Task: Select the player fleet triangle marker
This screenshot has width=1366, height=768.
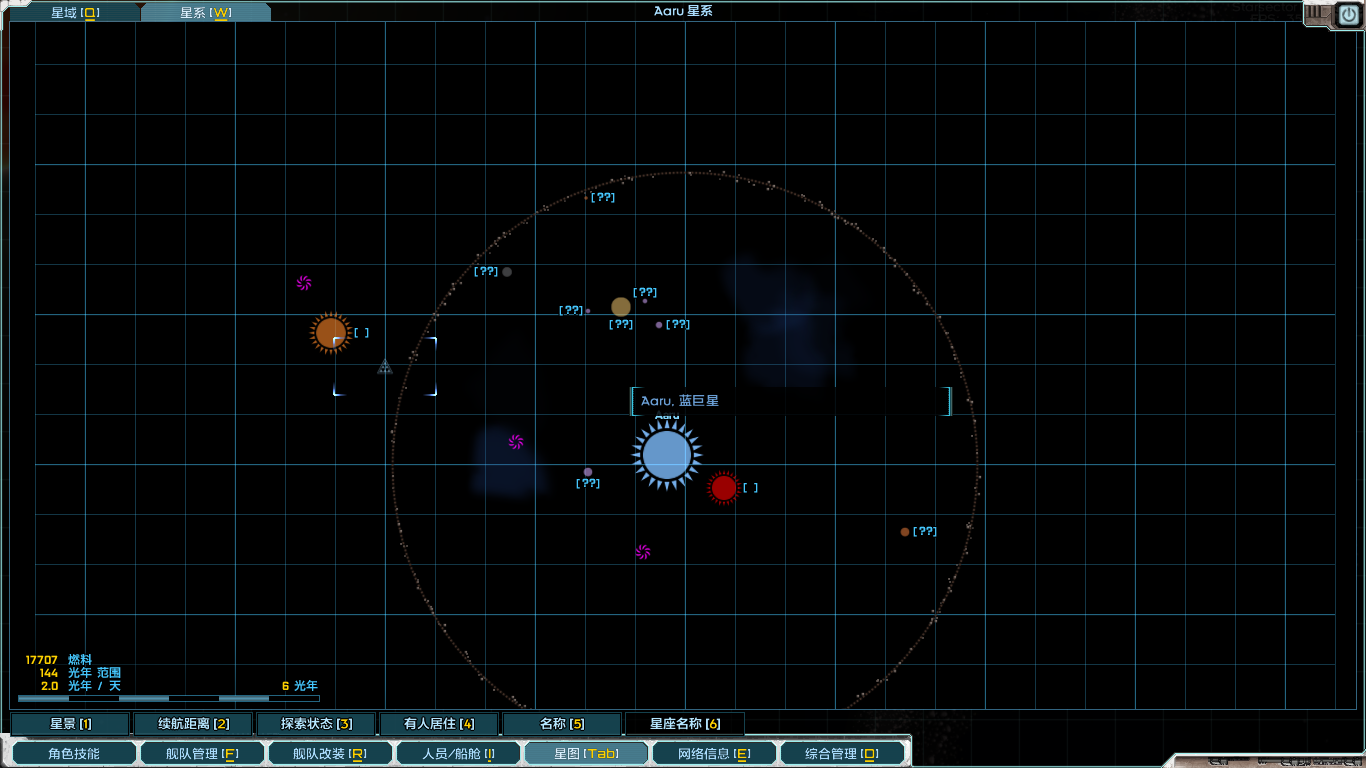Action: (x=385, y=367)
